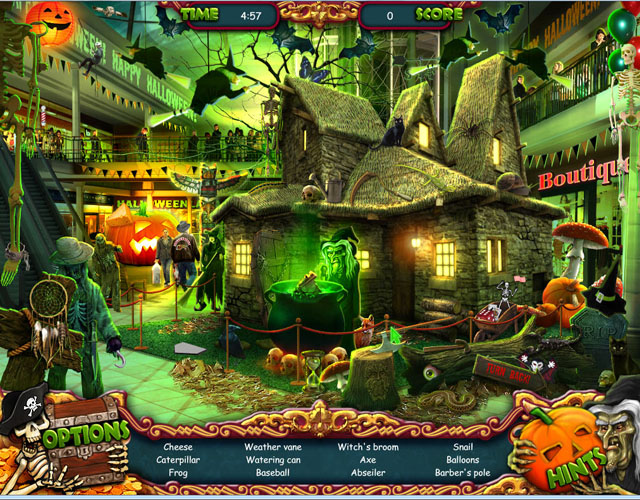640x500 pixels.
Task: Click Abseiler in the item list
Action: (x=368, y=472)
